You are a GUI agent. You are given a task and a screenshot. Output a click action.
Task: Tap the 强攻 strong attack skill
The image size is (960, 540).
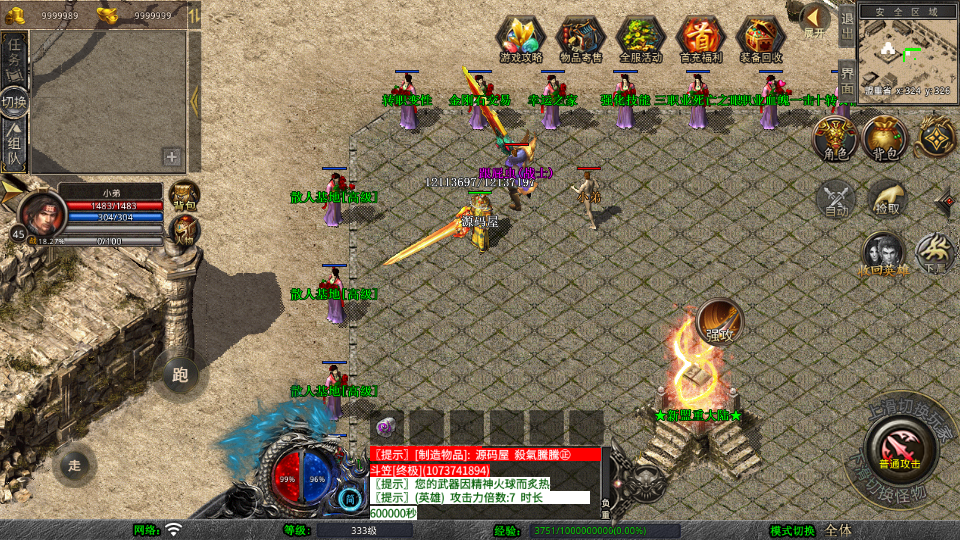click(x=720, y=320)
